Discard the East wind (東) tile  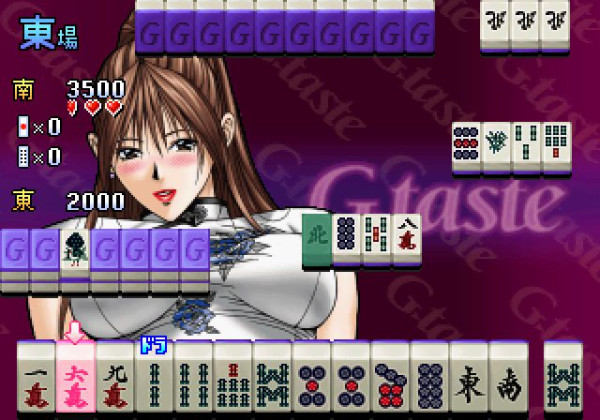pos(468,382)
